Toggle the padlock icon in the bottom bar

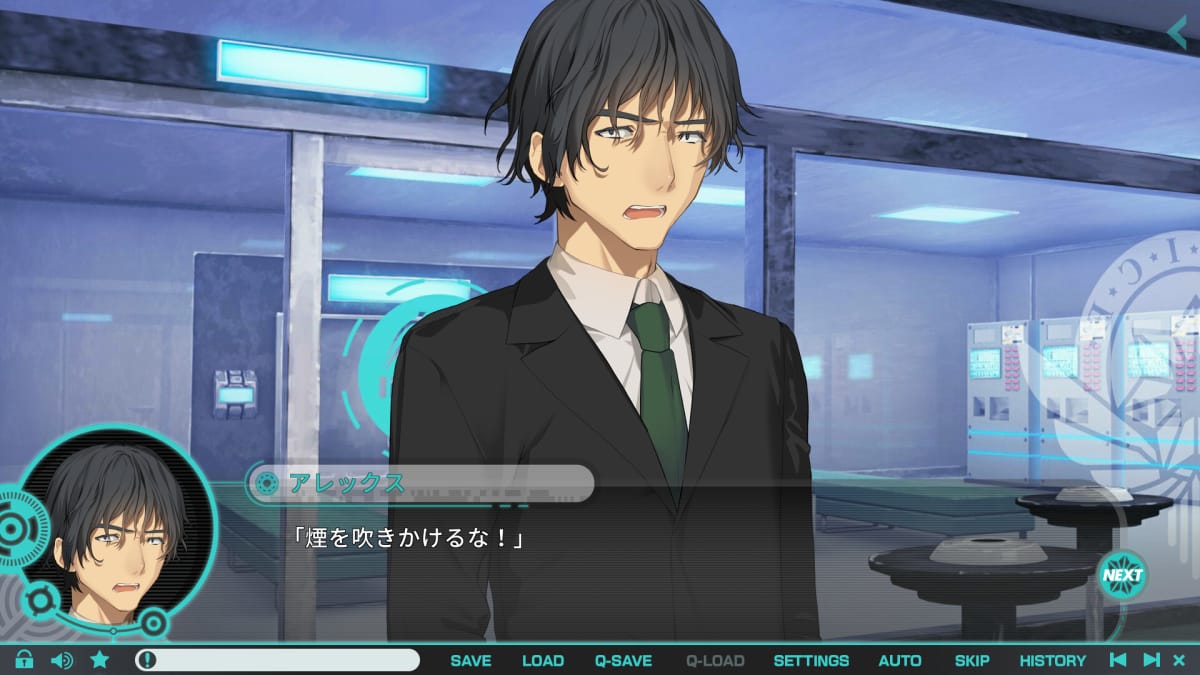tap(24, 660)
